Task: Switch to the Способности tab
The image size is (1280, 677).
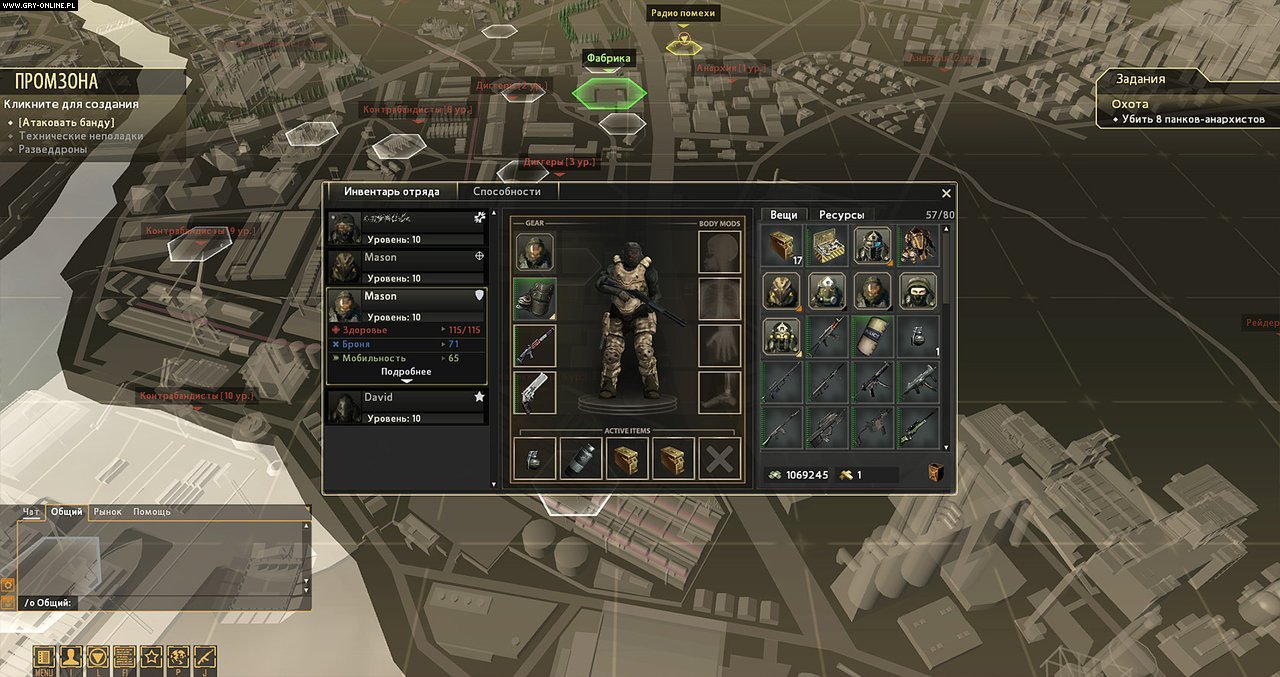Action: click(x=507, y=191)
